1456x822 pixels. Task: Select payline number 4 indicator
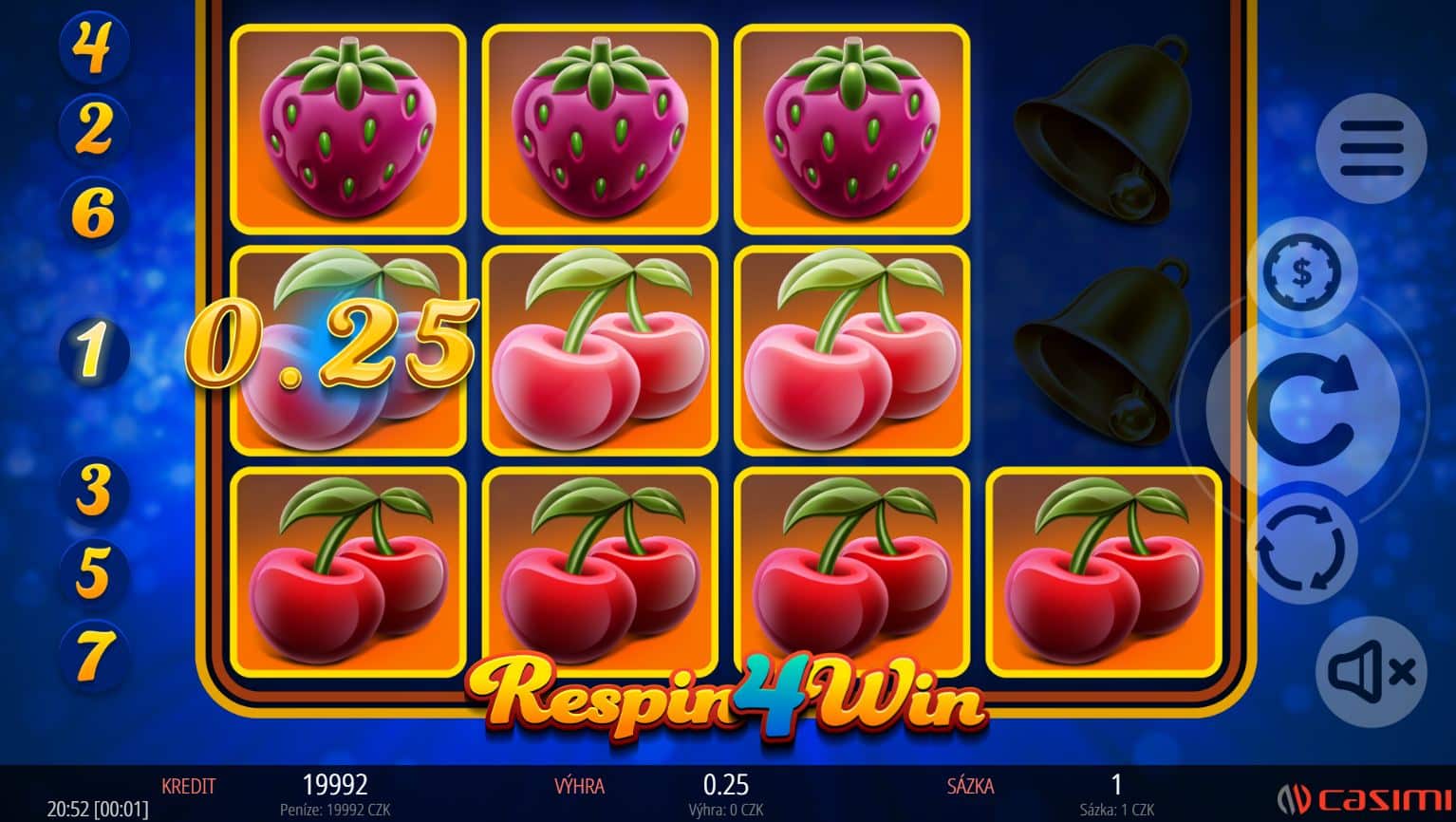coord(92,46)
